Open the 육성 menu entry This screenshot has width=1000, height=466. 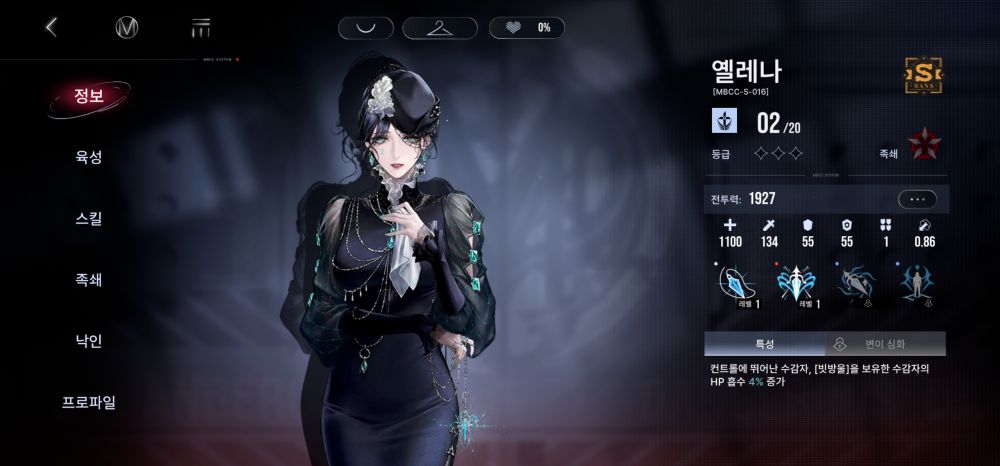[89, 157]
